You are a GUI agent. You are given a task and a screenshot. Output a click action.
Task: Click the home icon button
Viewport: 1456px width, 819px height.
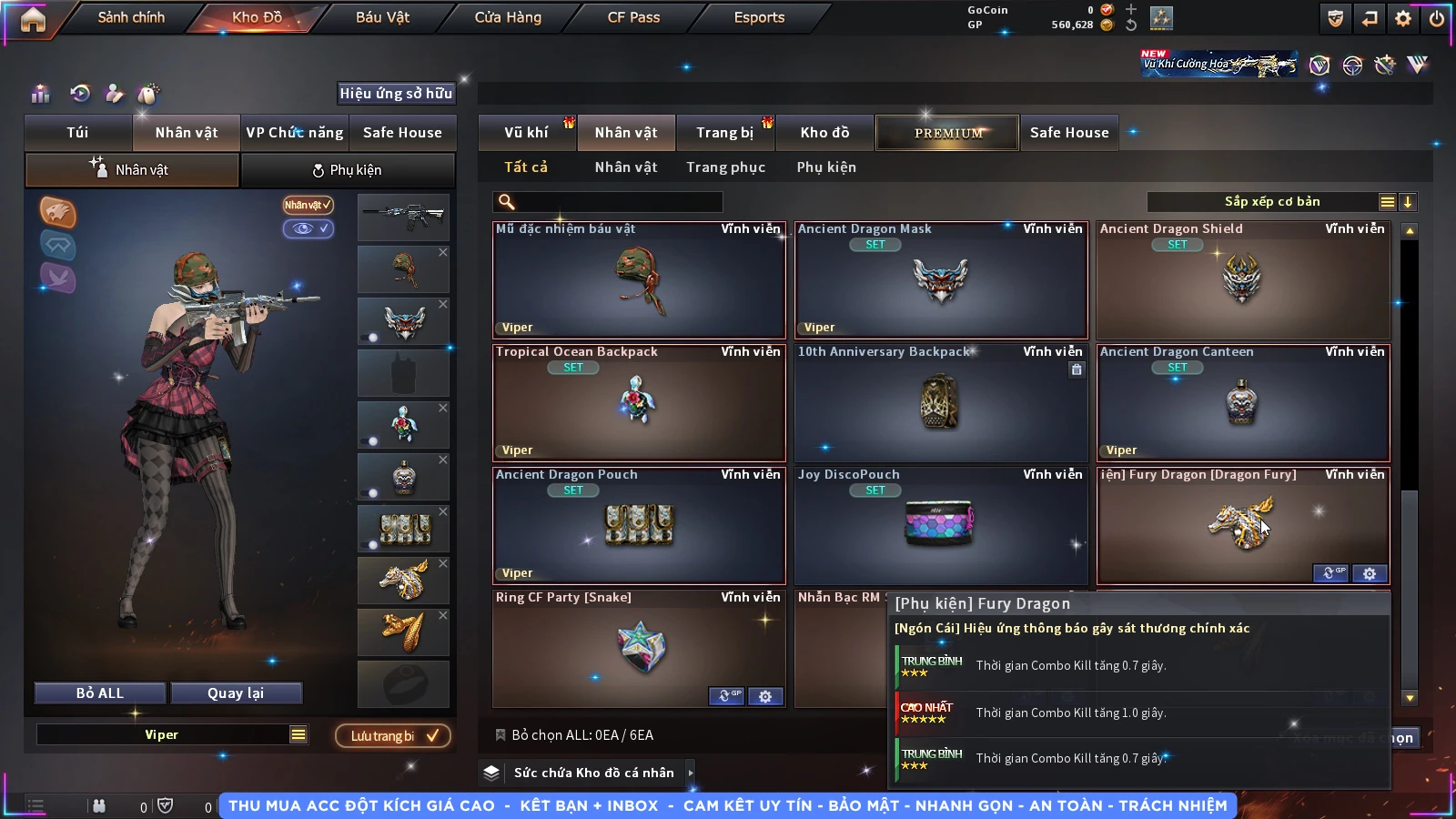(33, 19)
